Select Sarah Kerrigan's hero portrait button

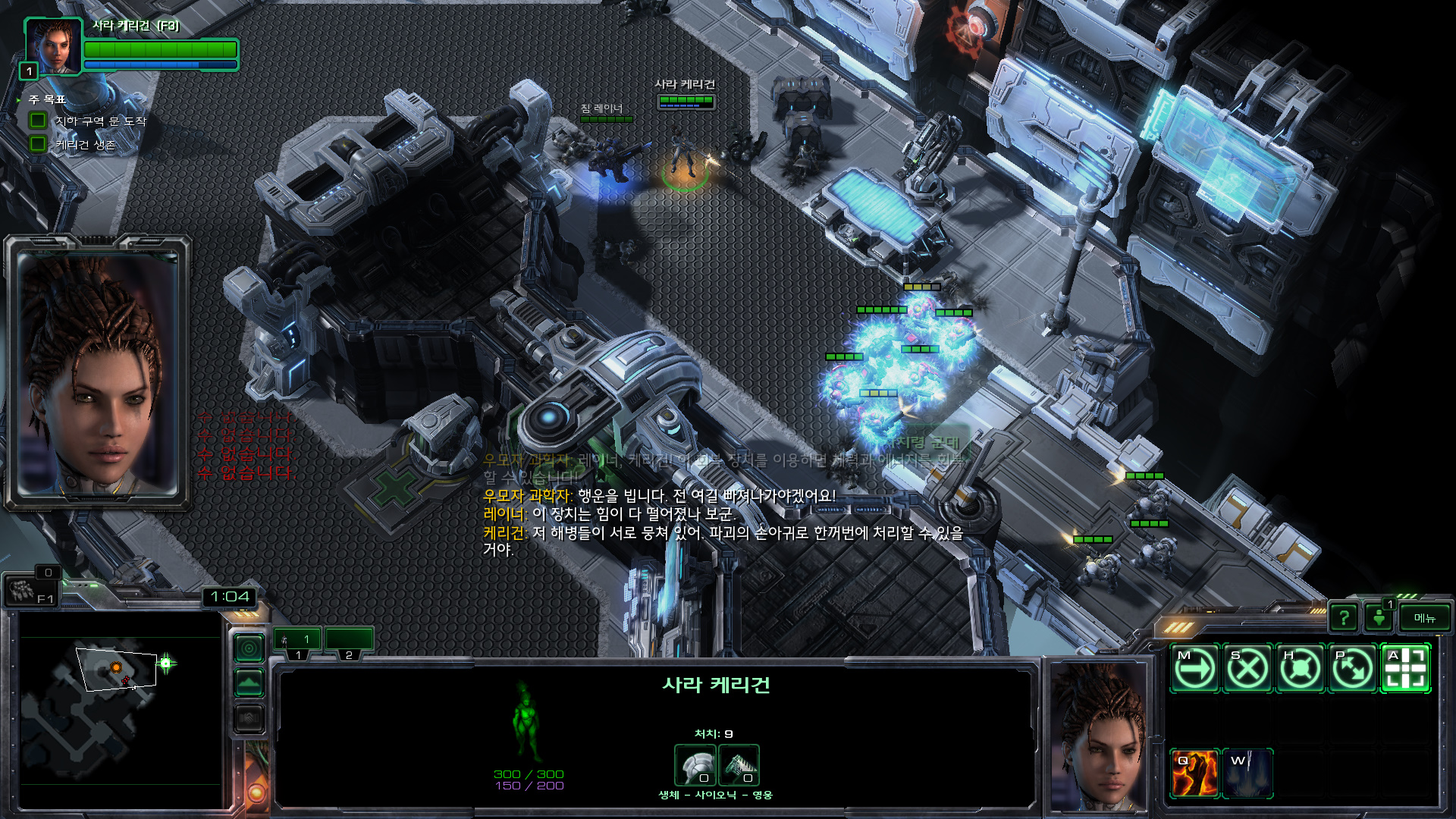pos(53,45)
